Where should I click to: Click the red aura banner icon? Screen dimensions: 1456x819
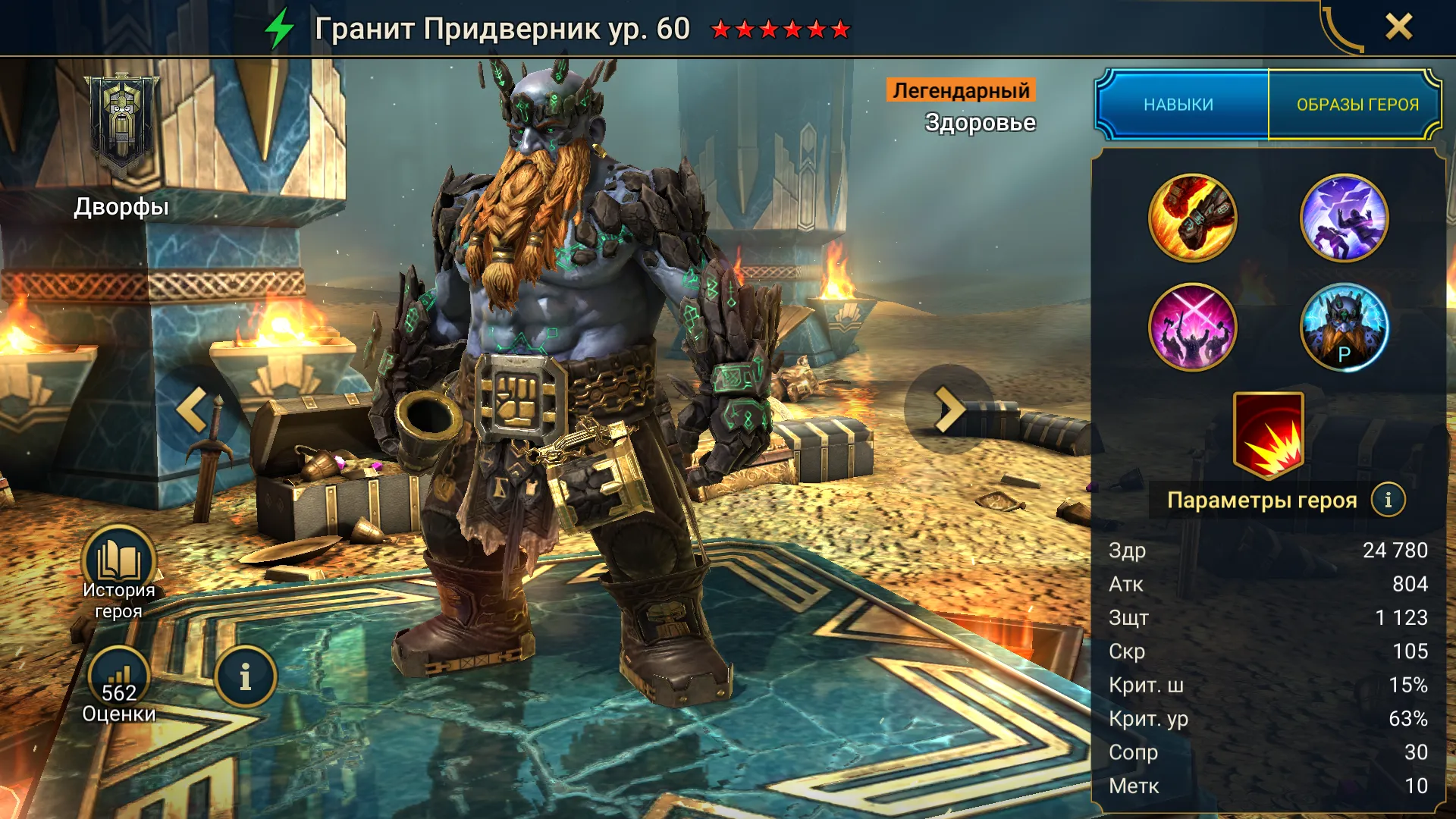point(1268,434)
